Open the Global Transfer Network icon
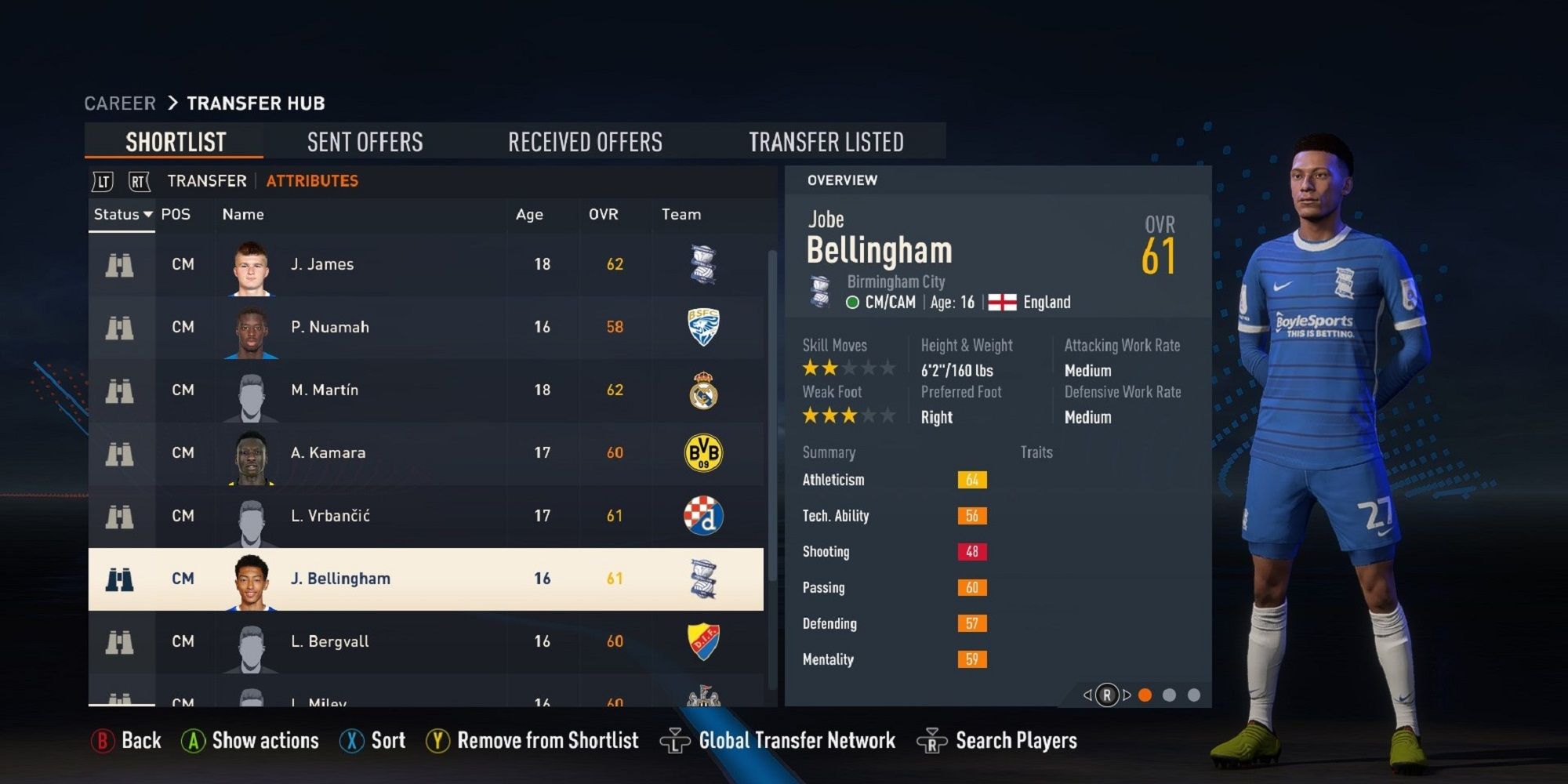1568x784 pixels. (674, 739)
